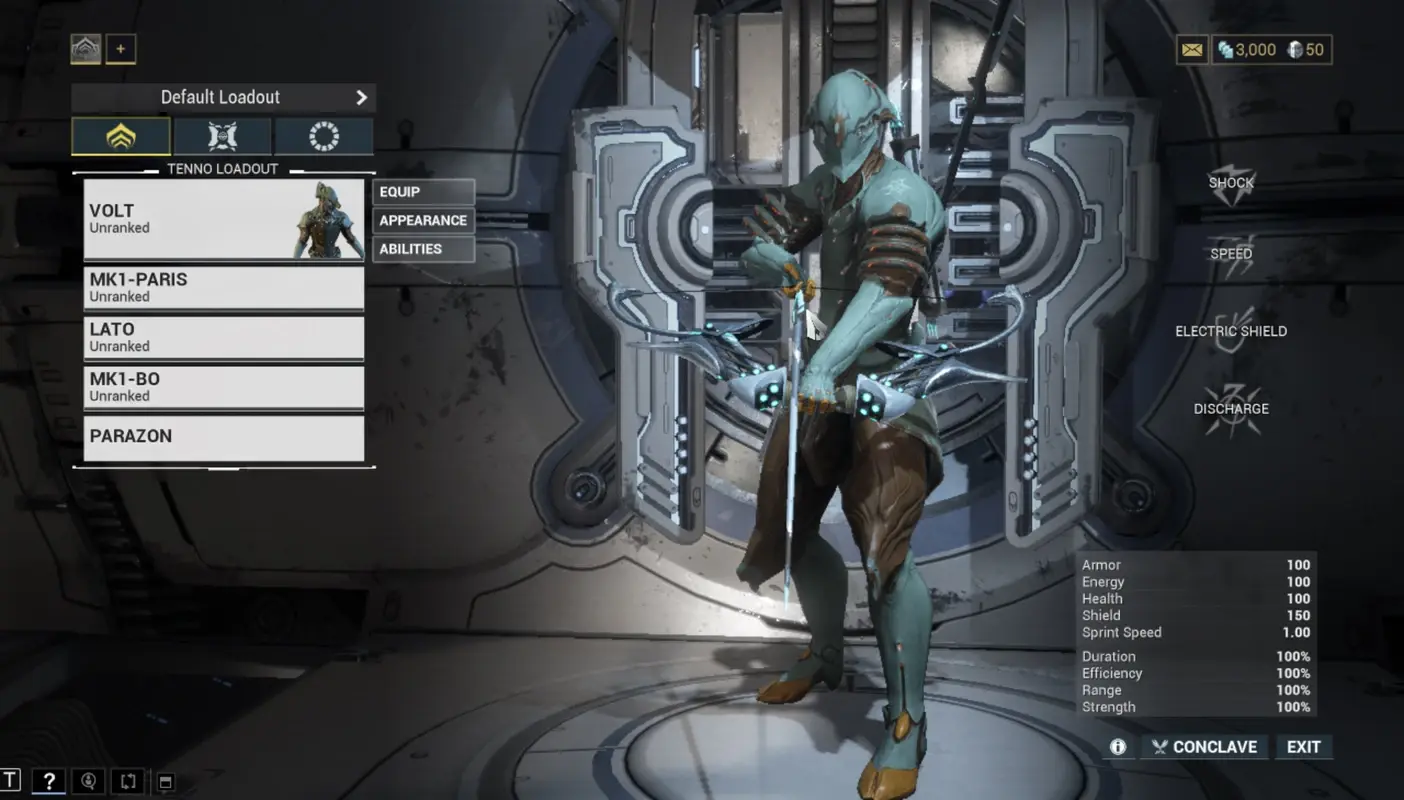Open the Default Loadout chevron arrow
Image resolution: width=1404 pixels, height=800 pixels.
click(x=362, y=97)
